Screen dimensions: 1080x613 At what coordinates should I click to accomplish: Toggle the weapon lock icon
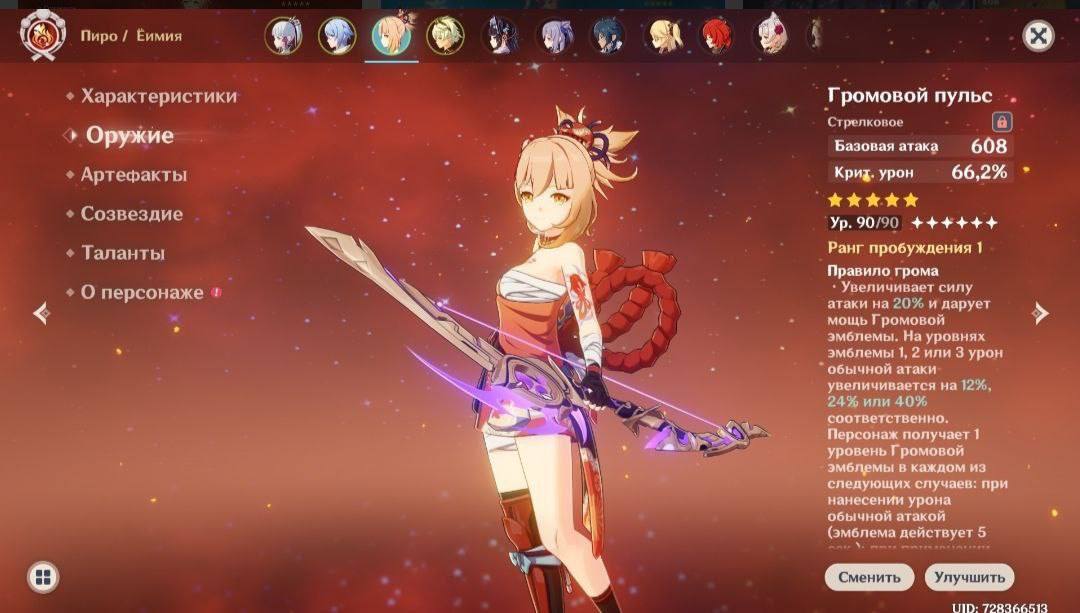point(1001,122)
